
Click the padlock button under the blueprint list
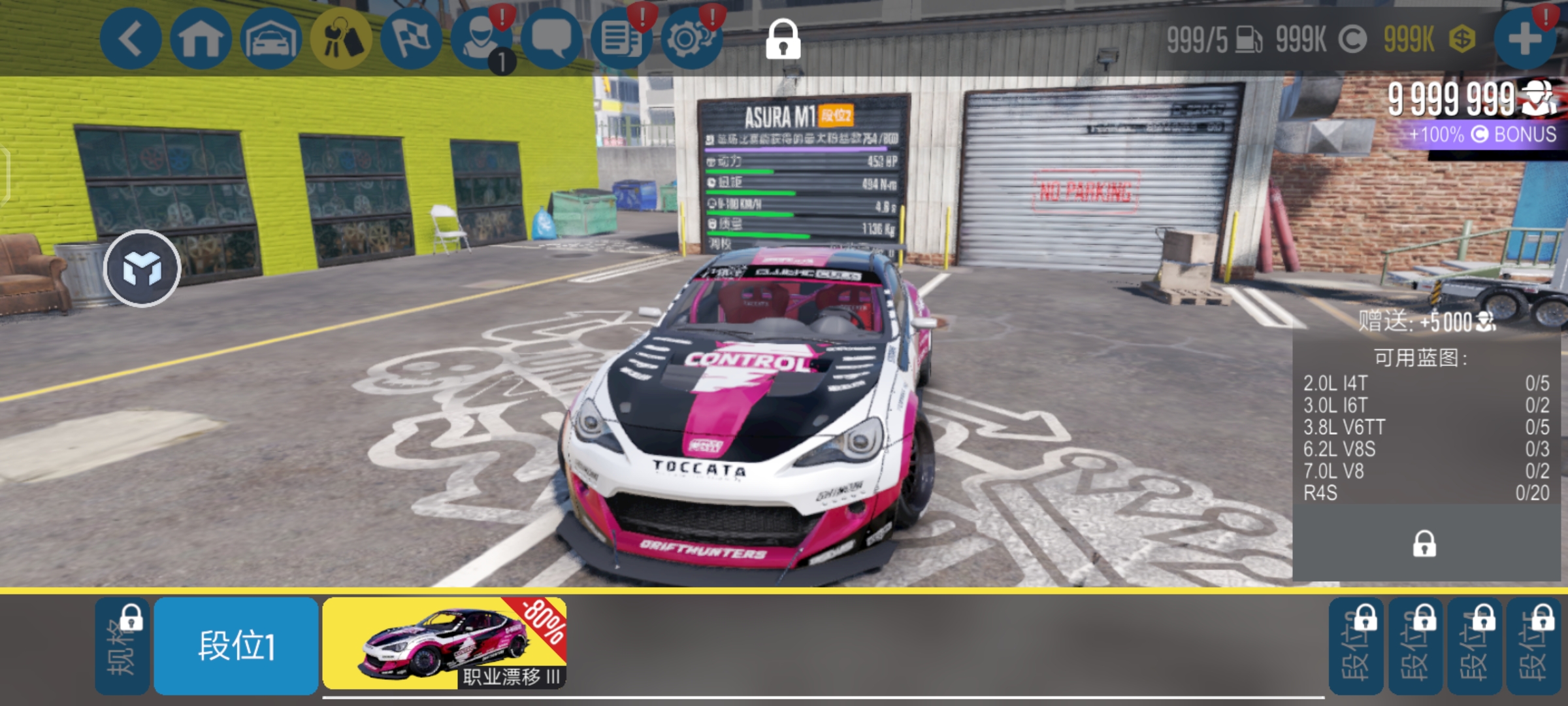[1424, 544]
